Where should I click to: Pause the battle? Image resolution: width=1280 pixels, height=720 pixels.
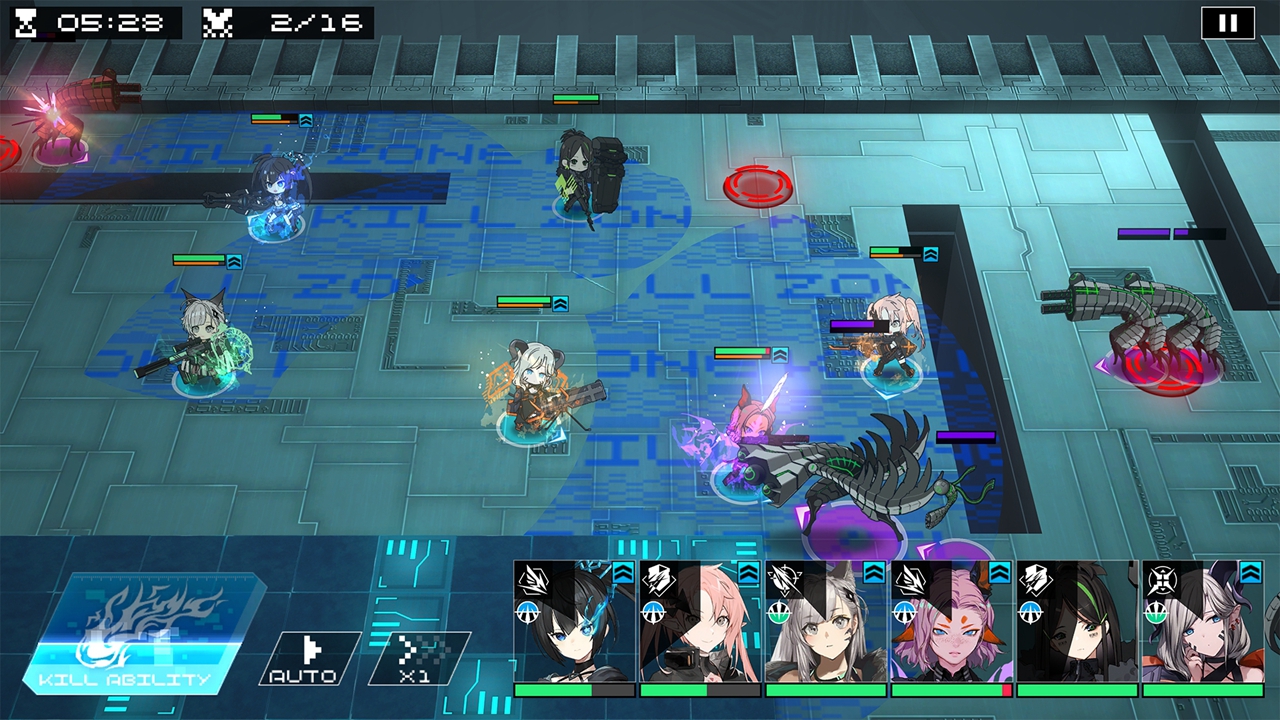pyautogui.click(x=1228, y=23)
